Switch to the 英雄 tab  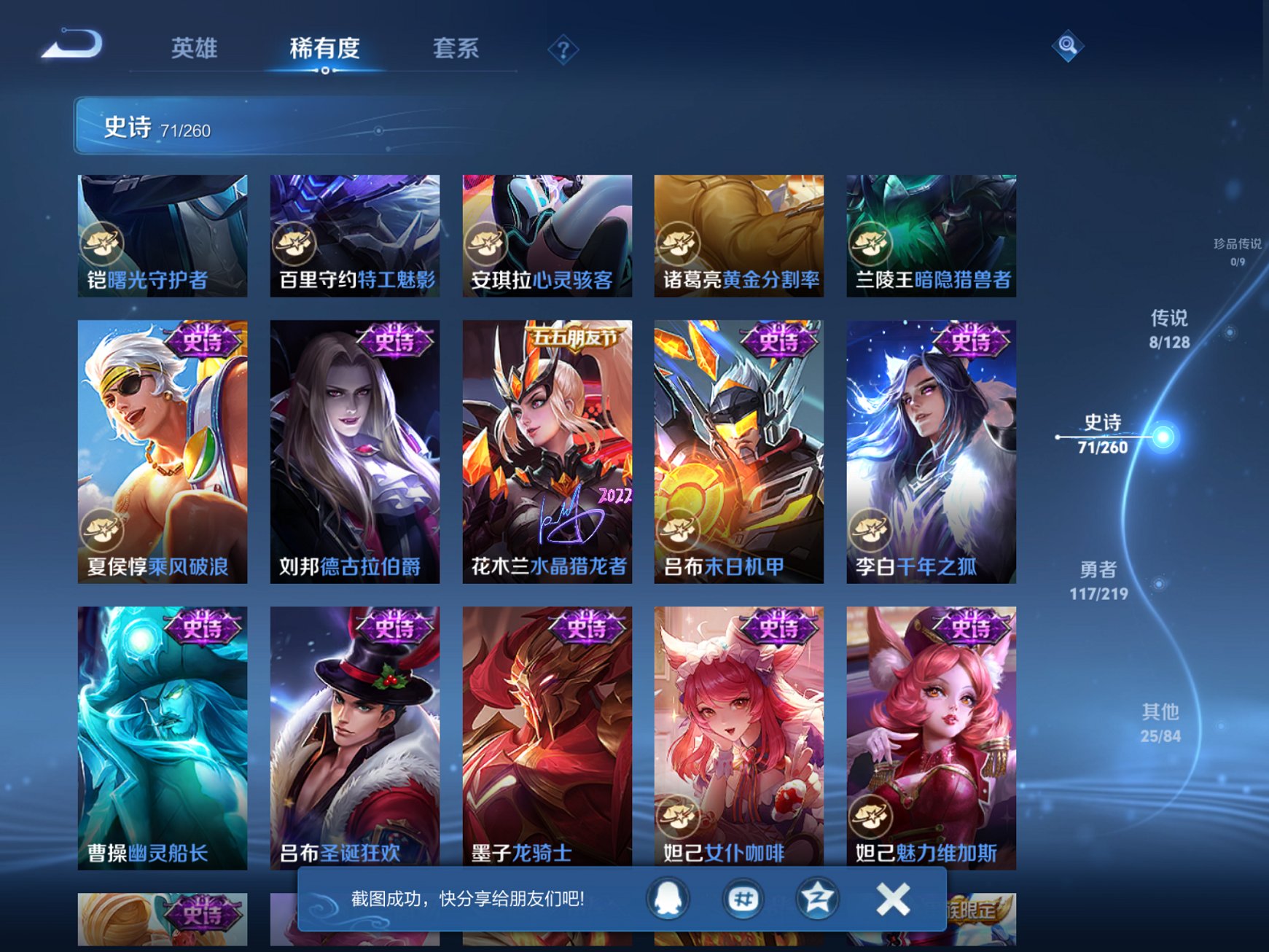click(195, 47)
